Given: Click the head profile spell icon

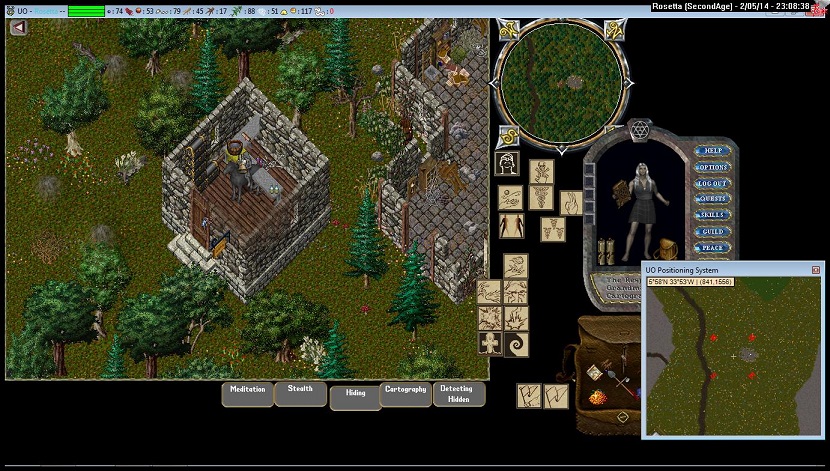Looking at the screenshot, I should (x=507, y=163).
